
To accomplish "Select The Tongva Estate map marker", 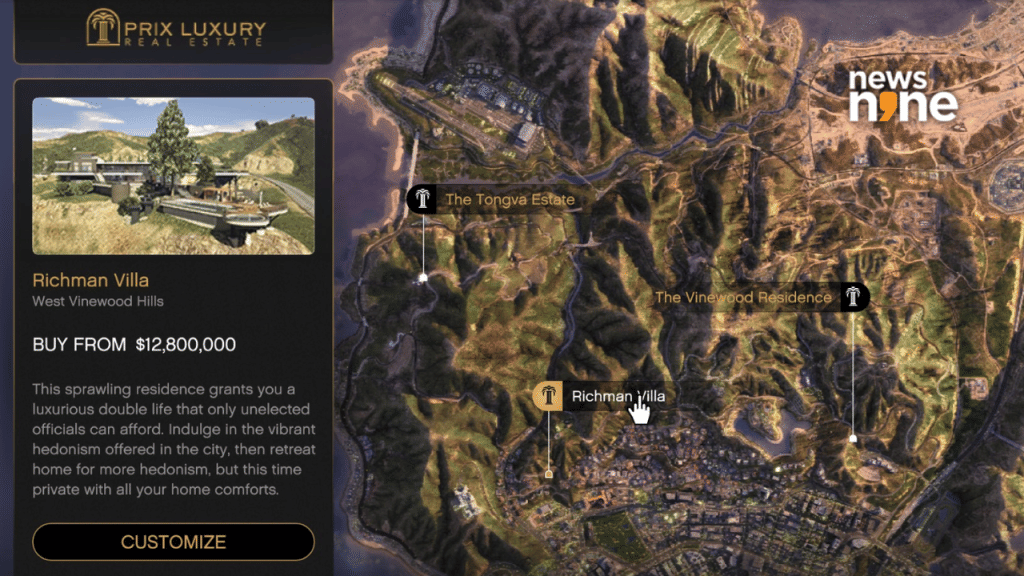I will point(423,199).
